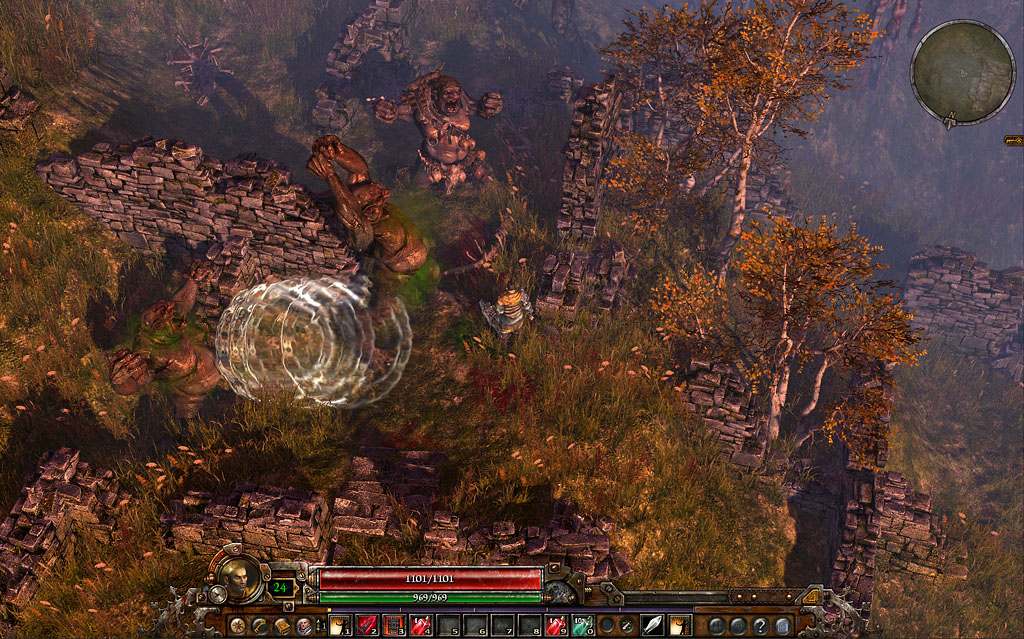Click the golden key icon below minimap

pos(1013,141)
